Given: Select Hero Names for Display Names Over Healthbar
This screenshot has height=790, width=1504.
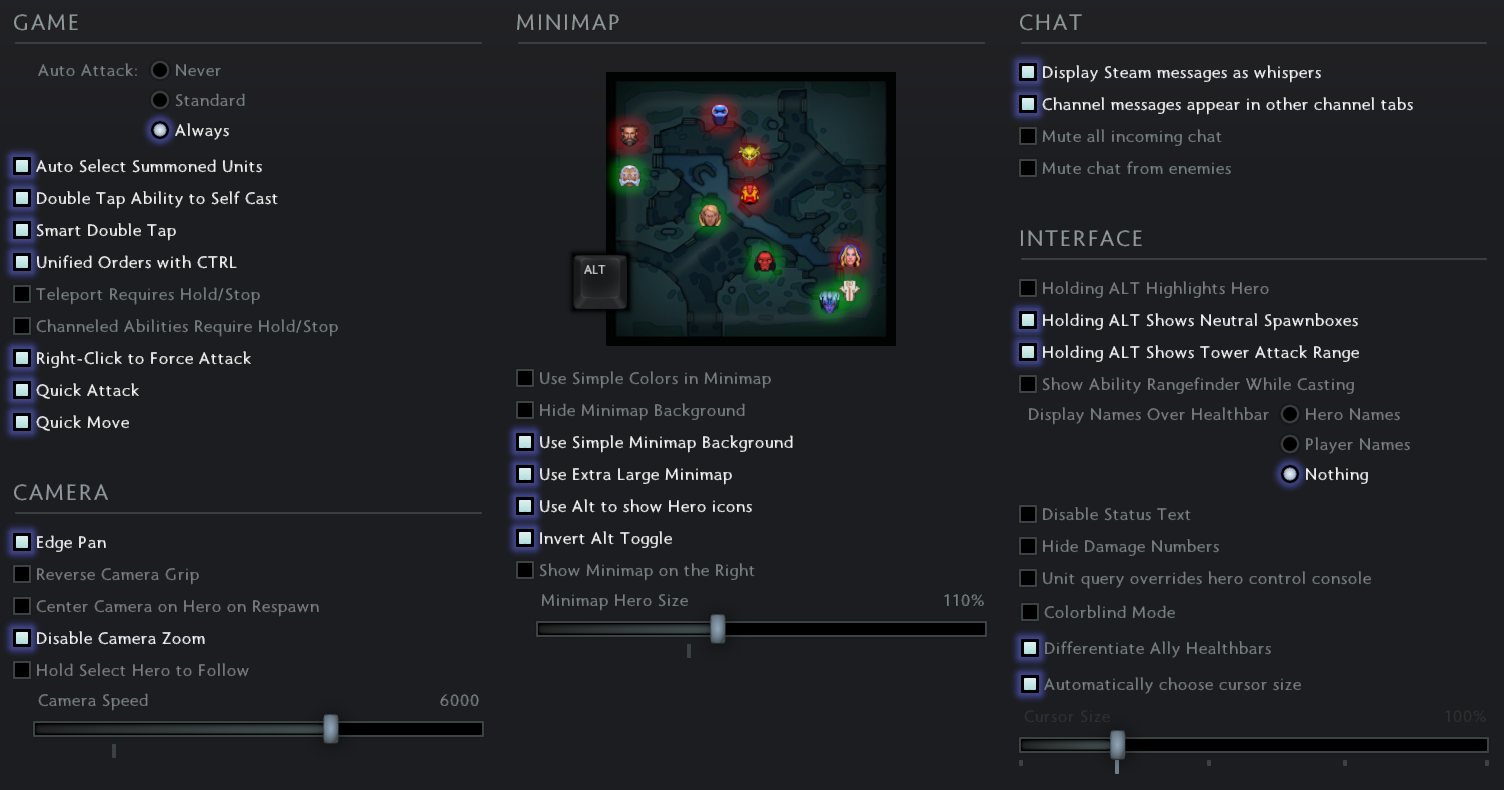Looking at the screenshot, I should [x=1290, y=414].
